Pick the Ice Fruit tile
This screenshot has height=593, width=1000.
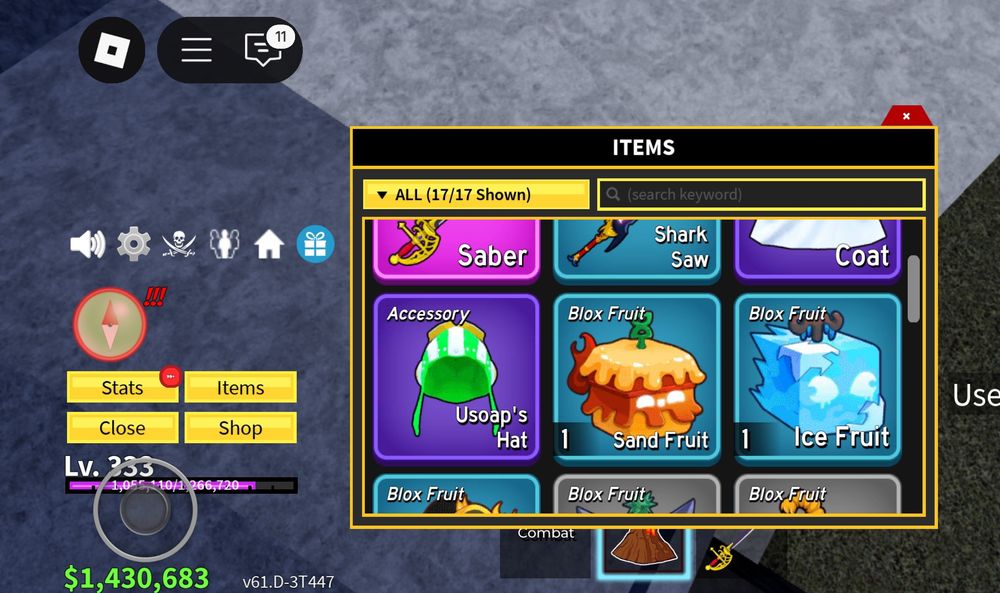coord(818,376)
